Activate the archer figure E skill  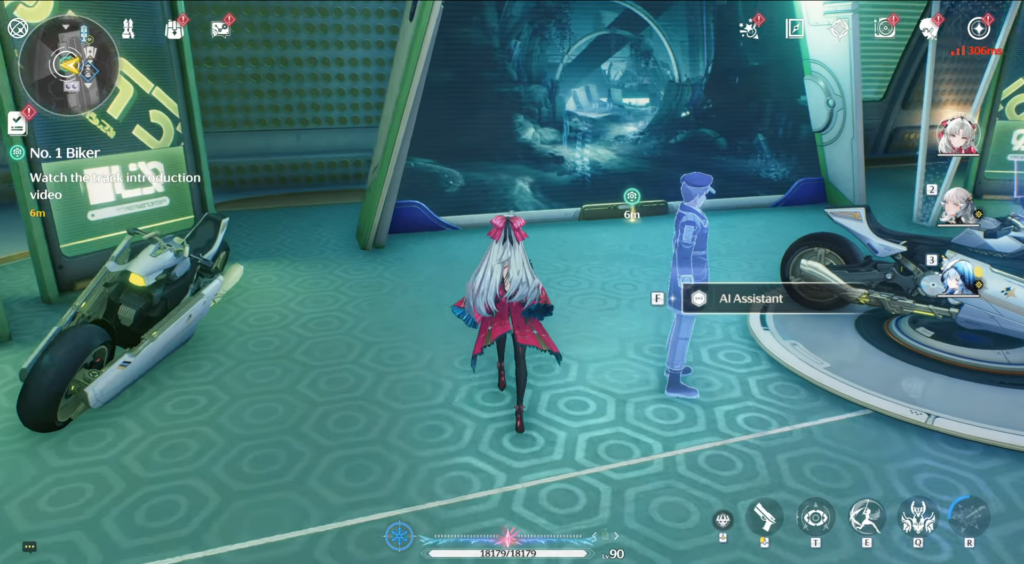(866, 517)
